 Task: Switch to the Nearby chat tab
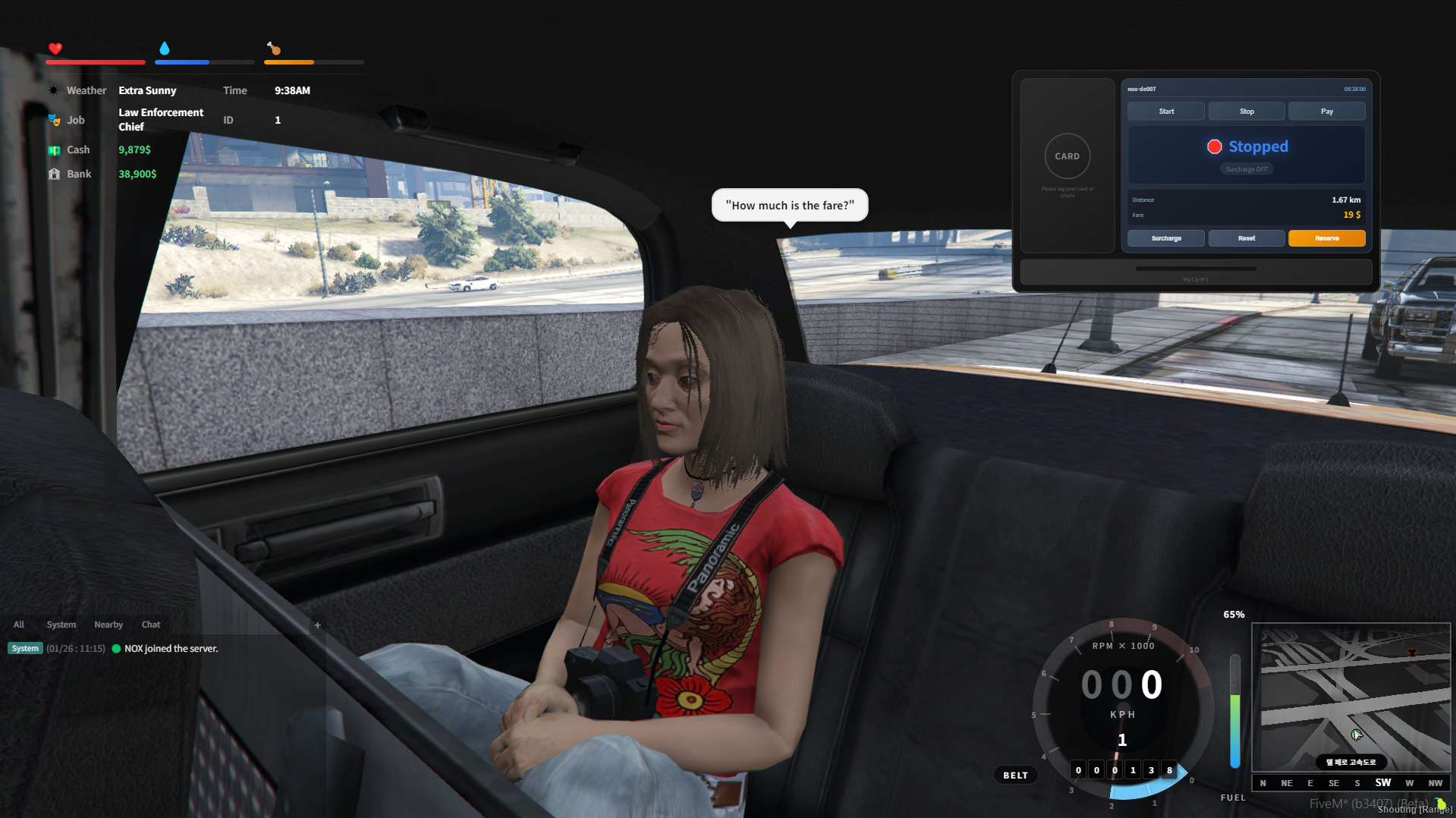click(108, 625)
